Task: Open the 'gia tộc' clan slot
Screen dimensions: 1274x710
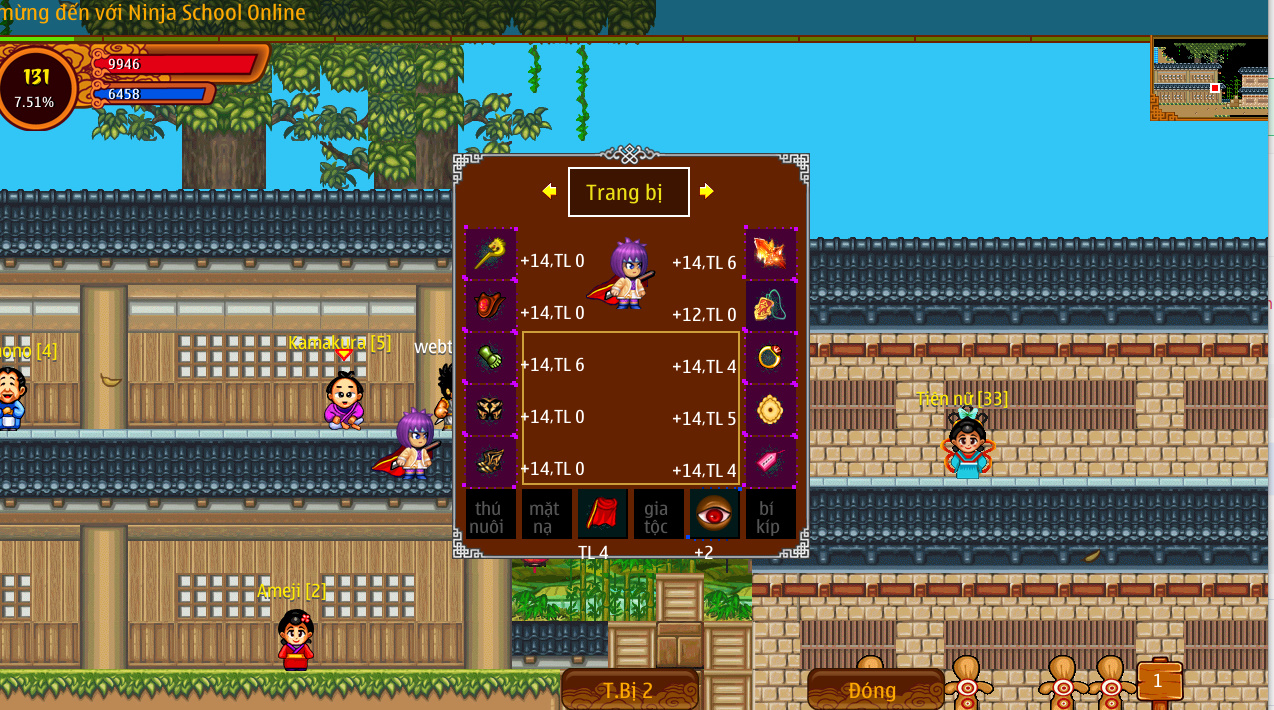Action: (x=658, y=514)
